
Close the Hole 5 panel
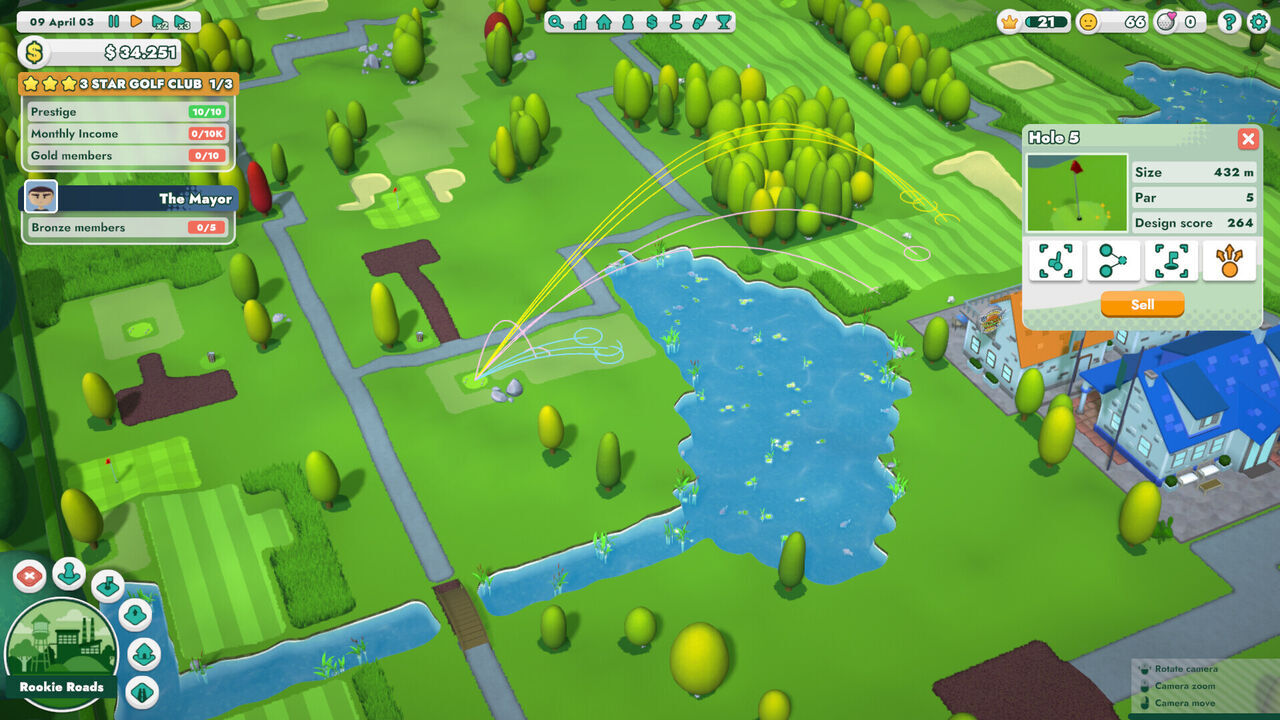[x=1247, y=139]
